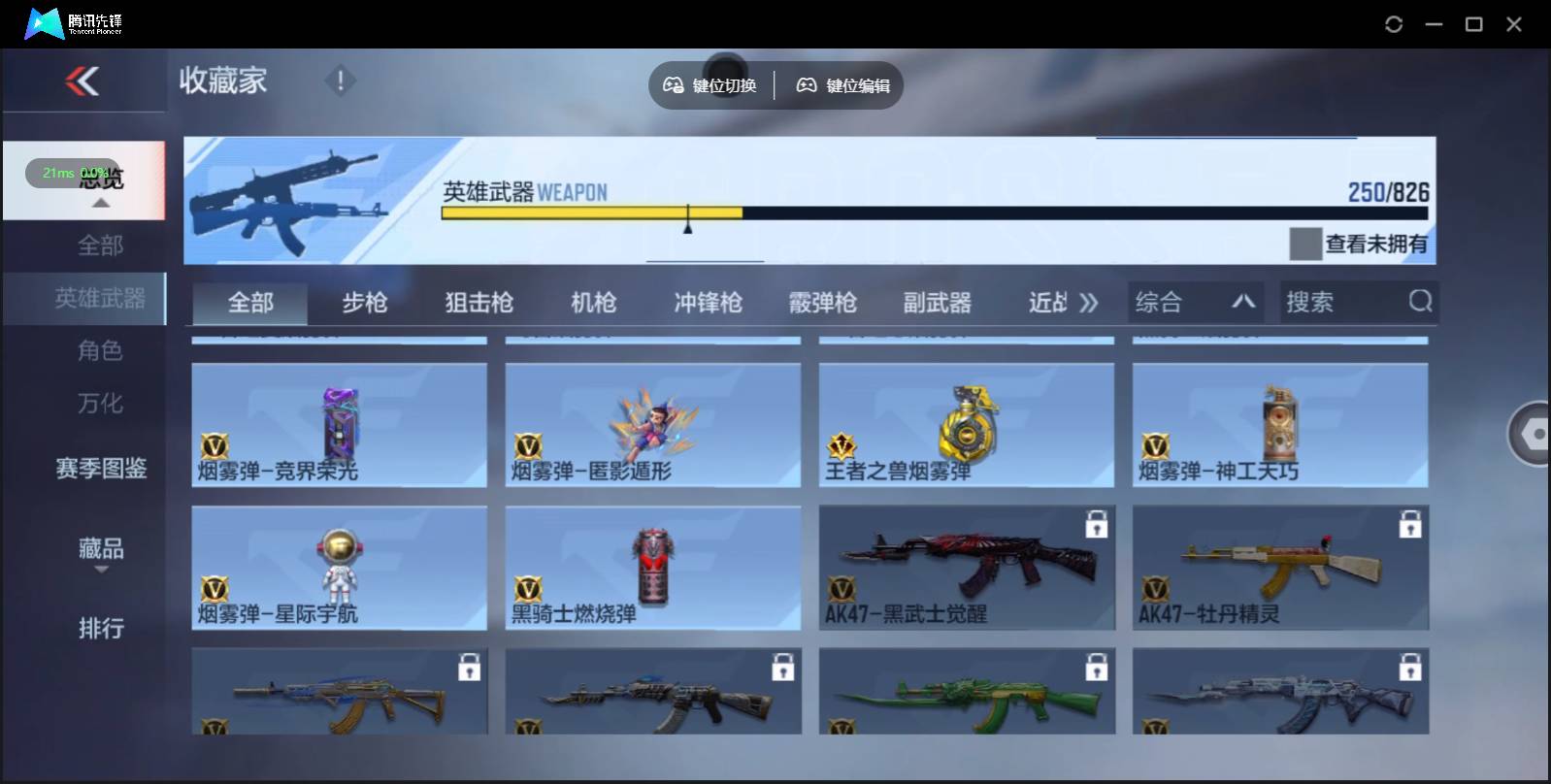Switch to the 角色 category
Screen dimensions: 1551x784
pyautogui.click(x=99, y=351)
